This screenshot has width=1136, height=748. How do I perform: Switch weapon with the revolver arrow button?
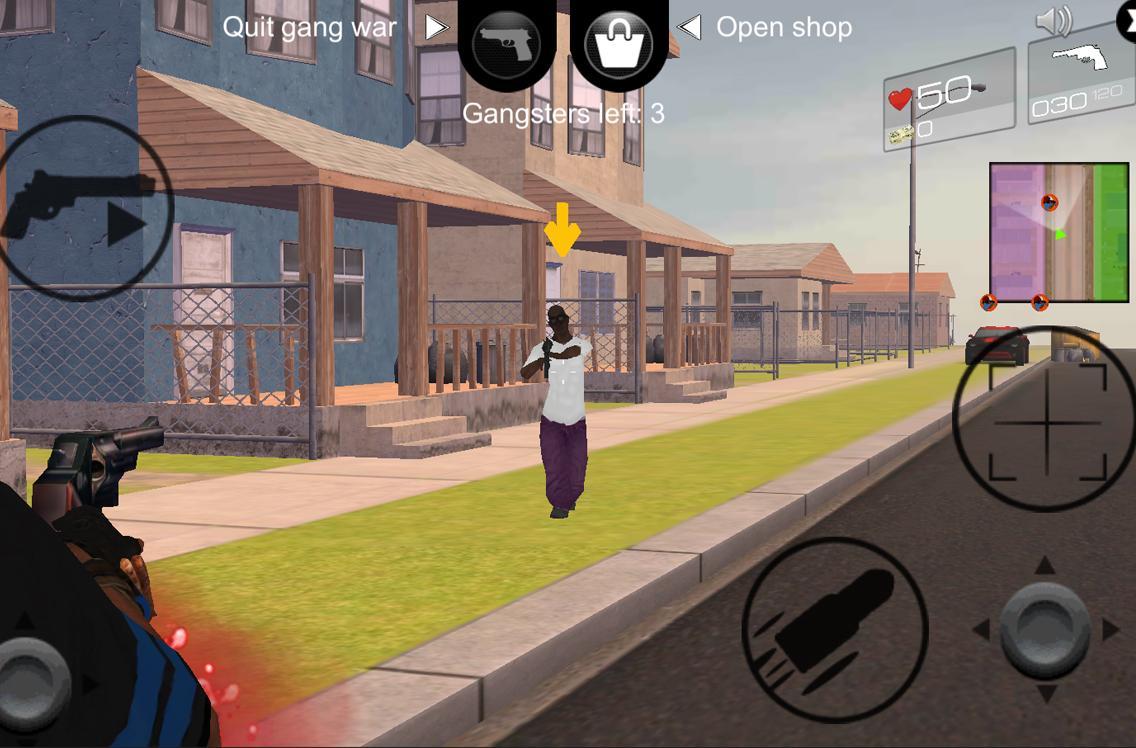[x=85, y=208]
